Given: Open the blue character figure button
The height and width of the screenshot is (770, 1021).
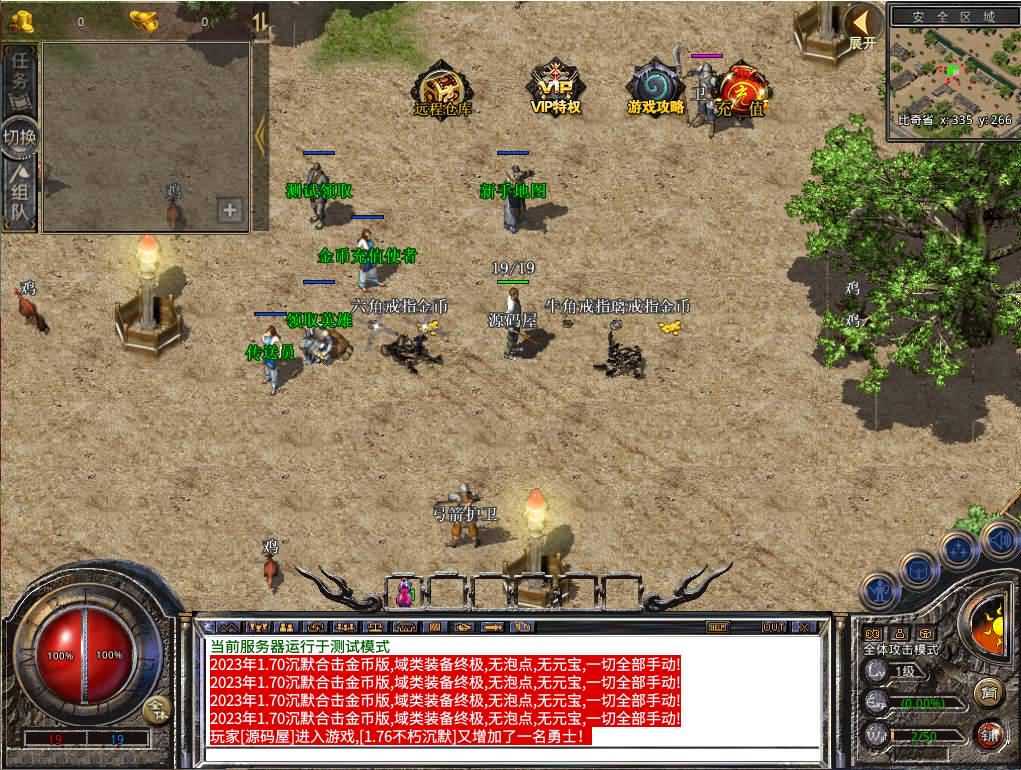Looking at the screenshot, I should [882, 591].
